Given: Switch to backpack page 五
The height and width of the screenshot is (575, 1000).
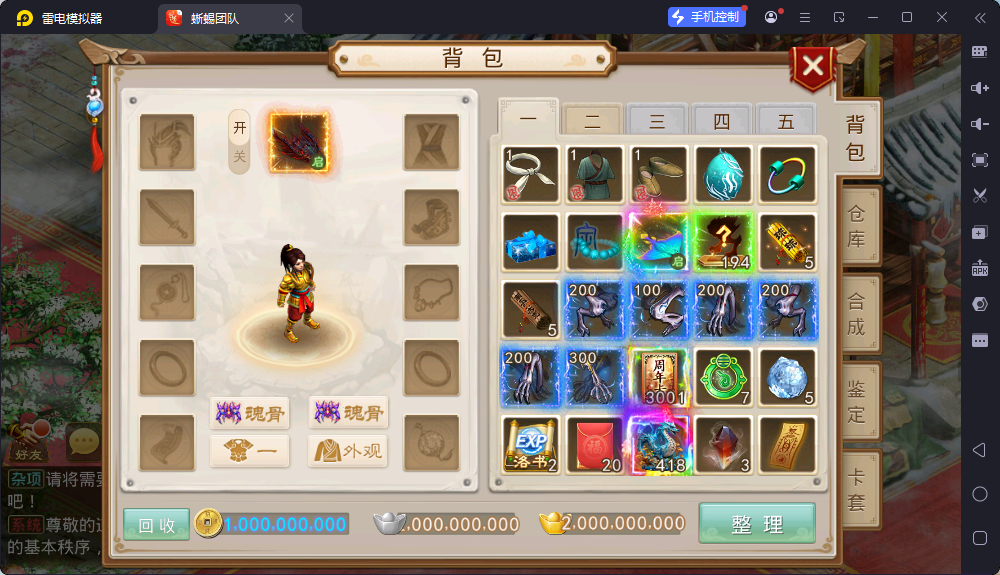Looking at the screenshot, I should [786, 122].
